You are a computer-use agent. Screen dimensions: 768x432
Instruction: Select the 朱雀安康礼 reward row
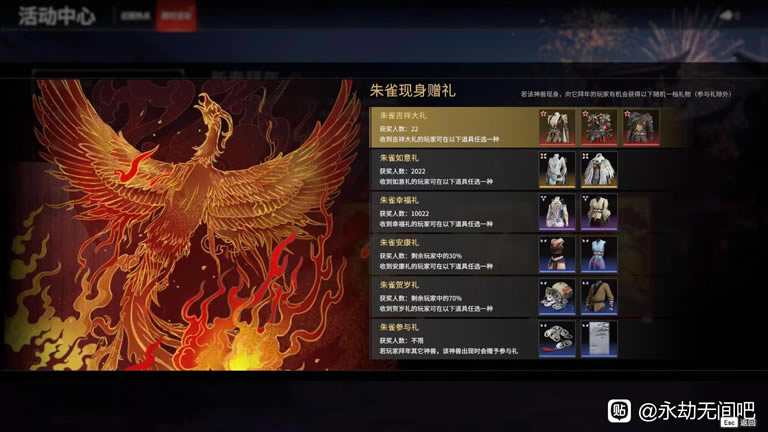point(452,254)
